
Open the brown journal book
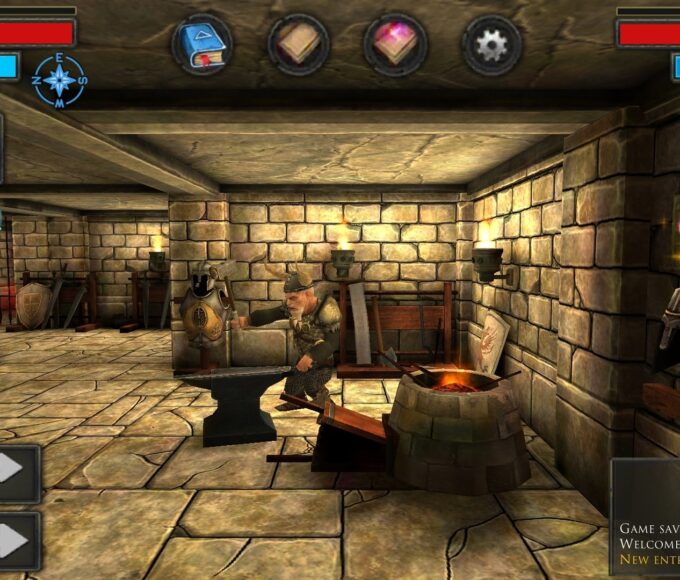pos(299,44)
